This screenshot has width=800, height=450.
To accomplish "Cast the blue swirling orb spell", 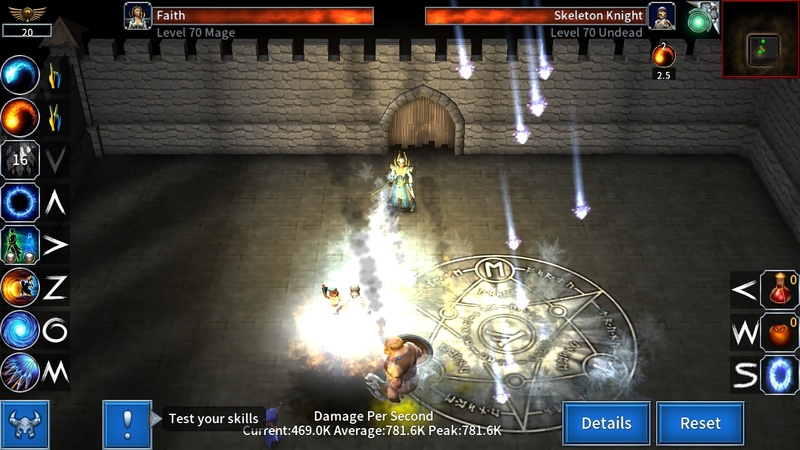I will [20, 74].
